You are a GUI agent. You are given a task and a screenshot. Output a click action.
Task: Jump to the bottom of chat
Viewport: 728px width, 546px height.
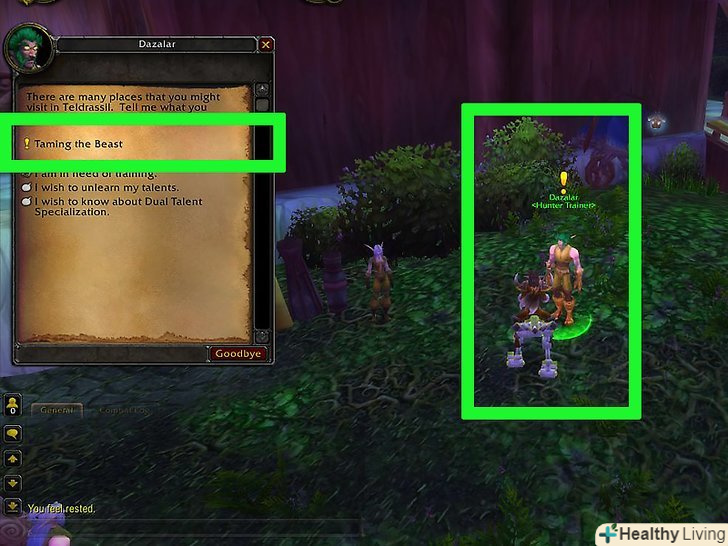pos(14,505)
